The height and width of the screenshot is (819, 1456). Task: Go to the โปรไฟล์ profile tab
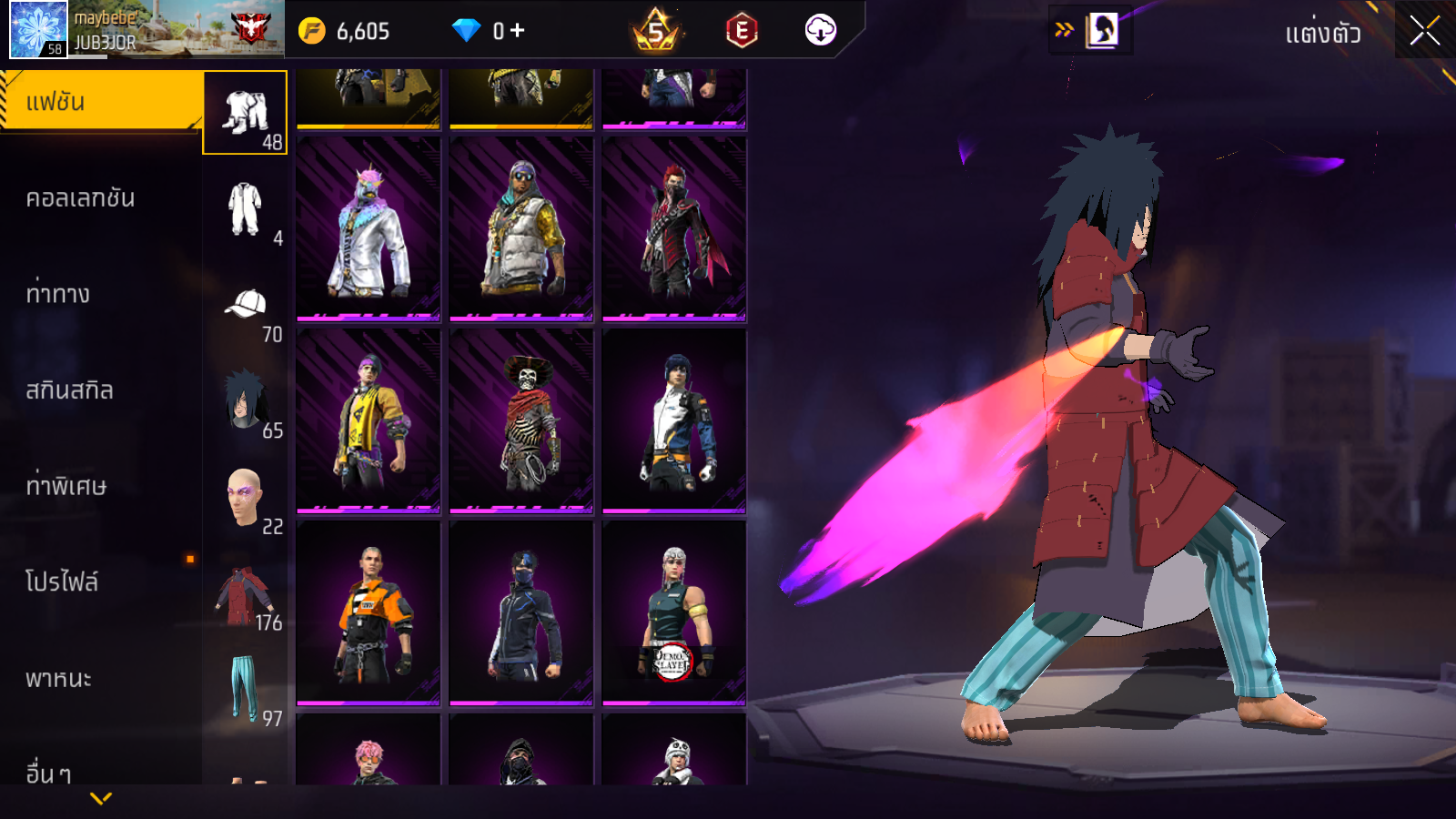(62, 581)
